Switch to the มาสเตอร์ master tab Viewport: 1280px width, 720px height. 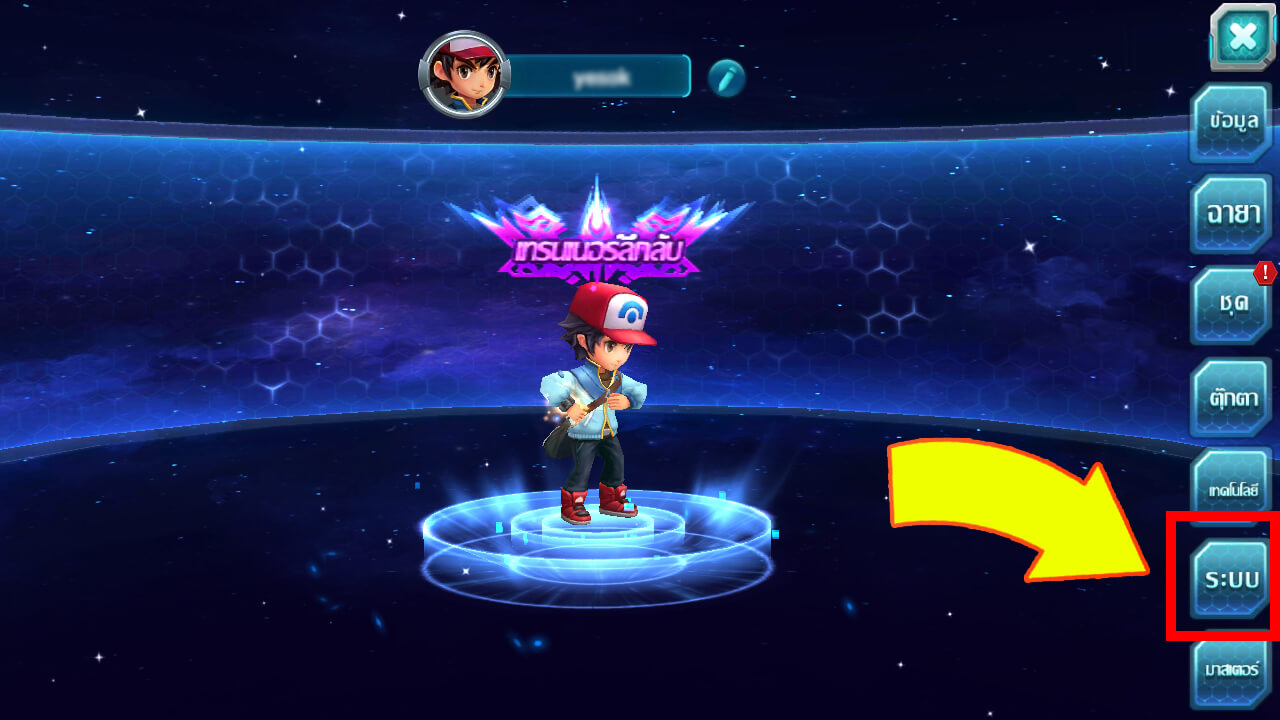point(1232,669)
